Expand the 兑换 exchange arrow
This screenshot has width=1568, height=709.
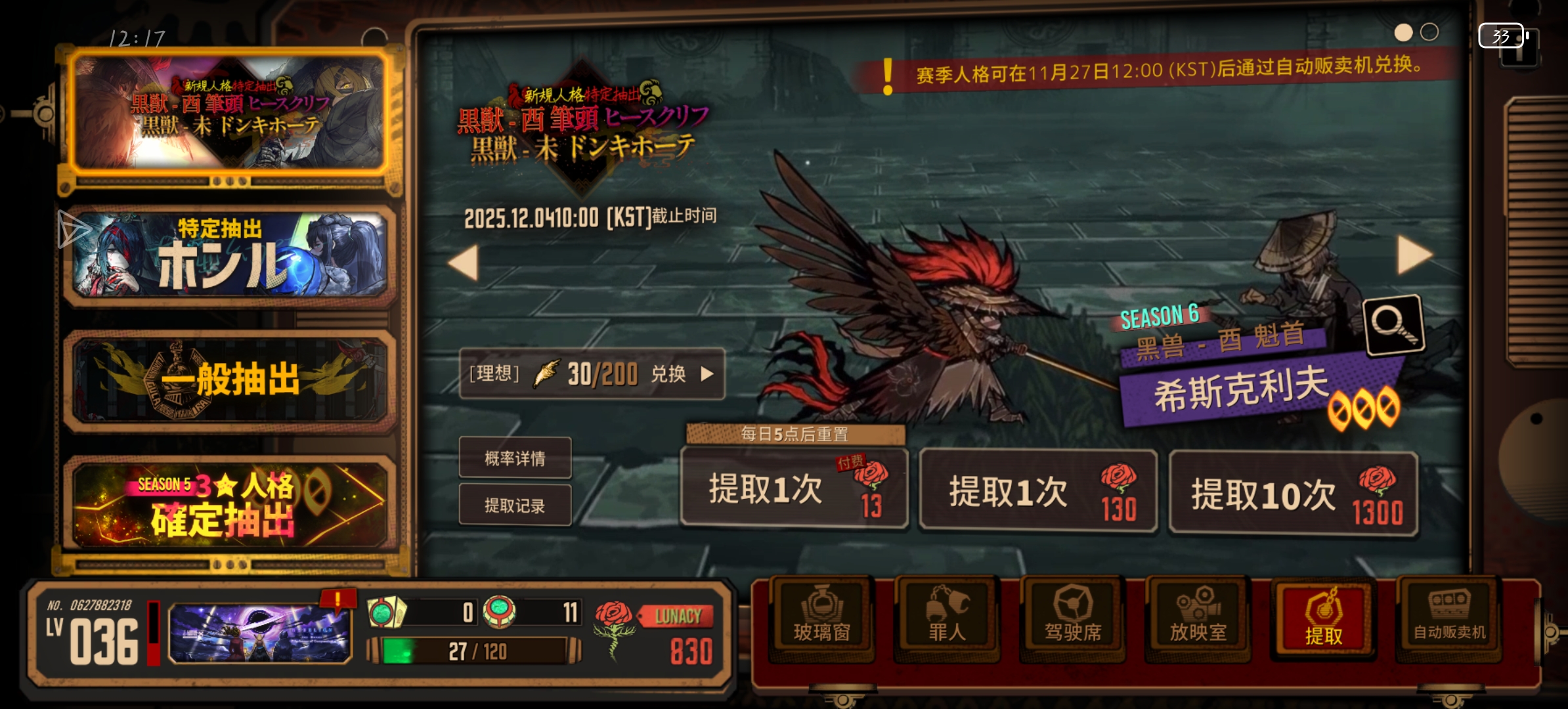click(x=708, y=376)
